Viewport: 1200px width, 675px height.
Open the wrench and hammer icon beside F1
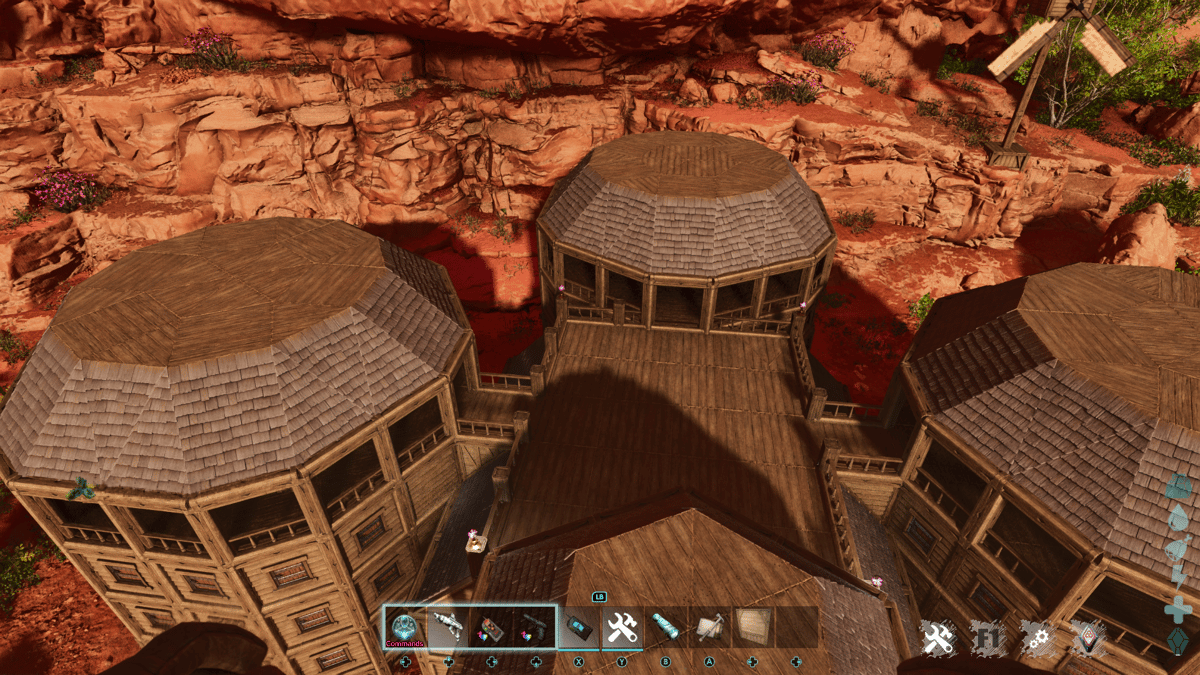pyautogui.click(x=938, y=638)
